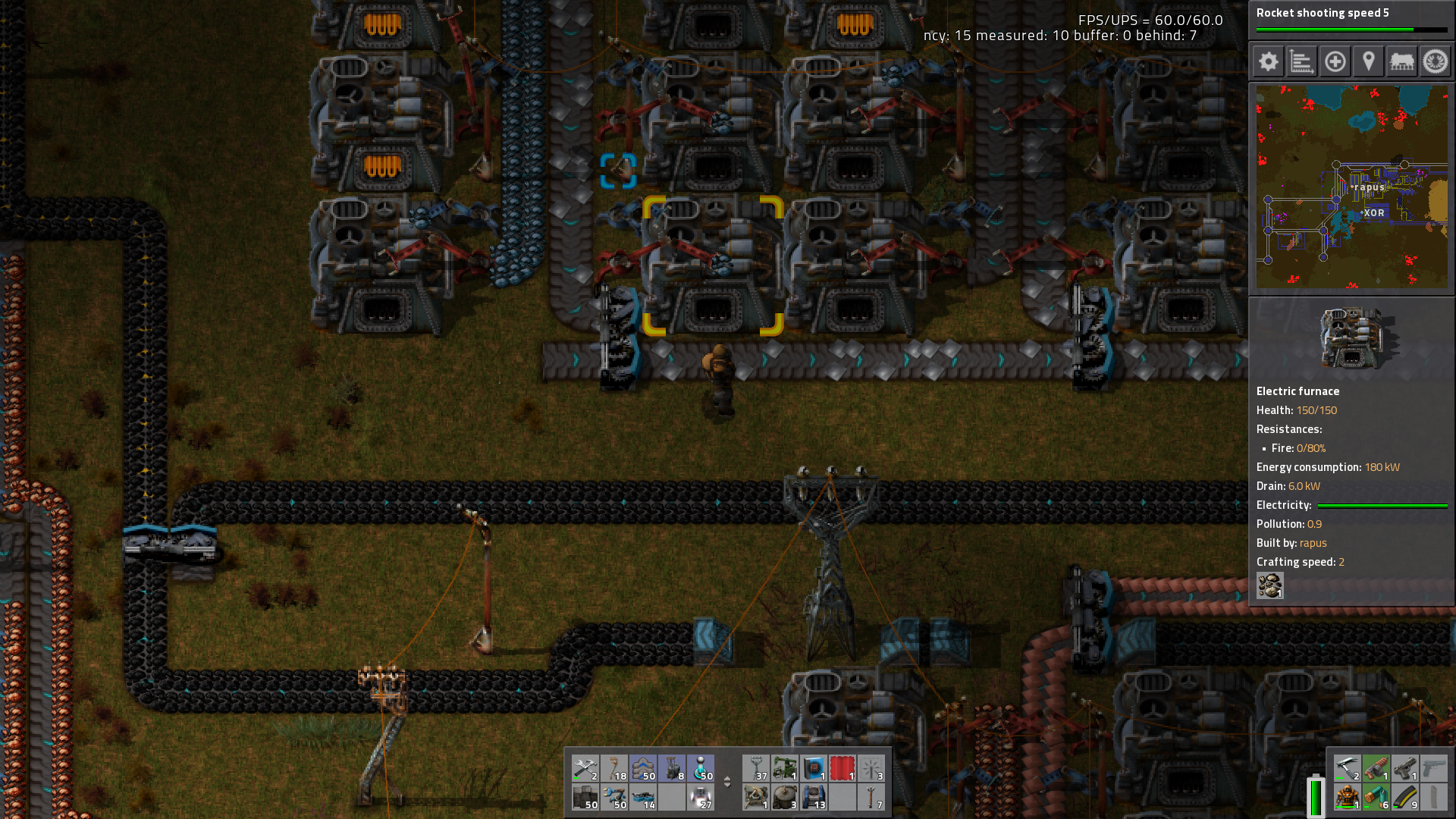Select the stone wall stack
The image size is (1456, 819).
point(585,797)
